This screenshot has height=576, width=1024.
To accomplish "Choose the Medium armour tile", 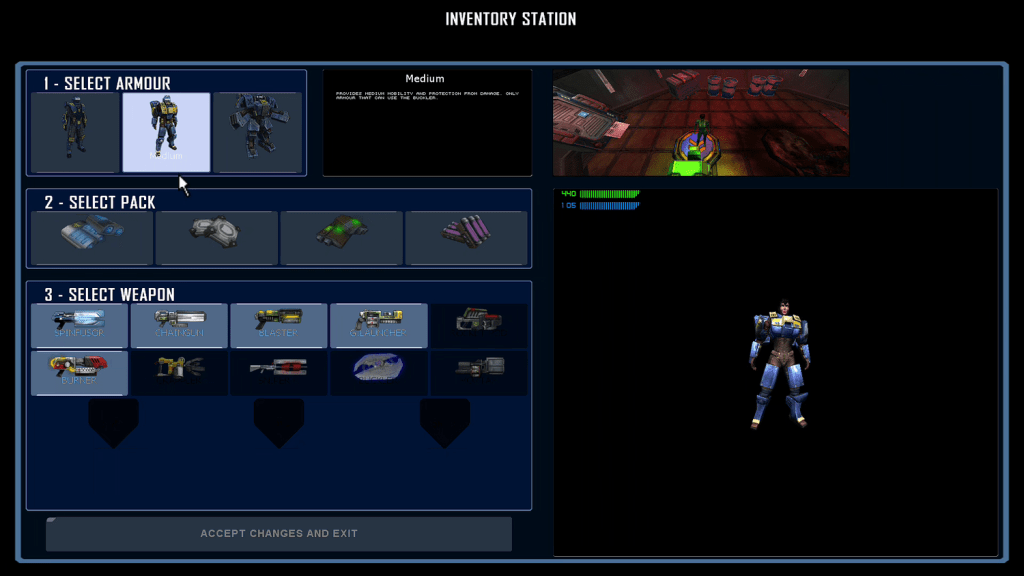I will tap(166, 133).
